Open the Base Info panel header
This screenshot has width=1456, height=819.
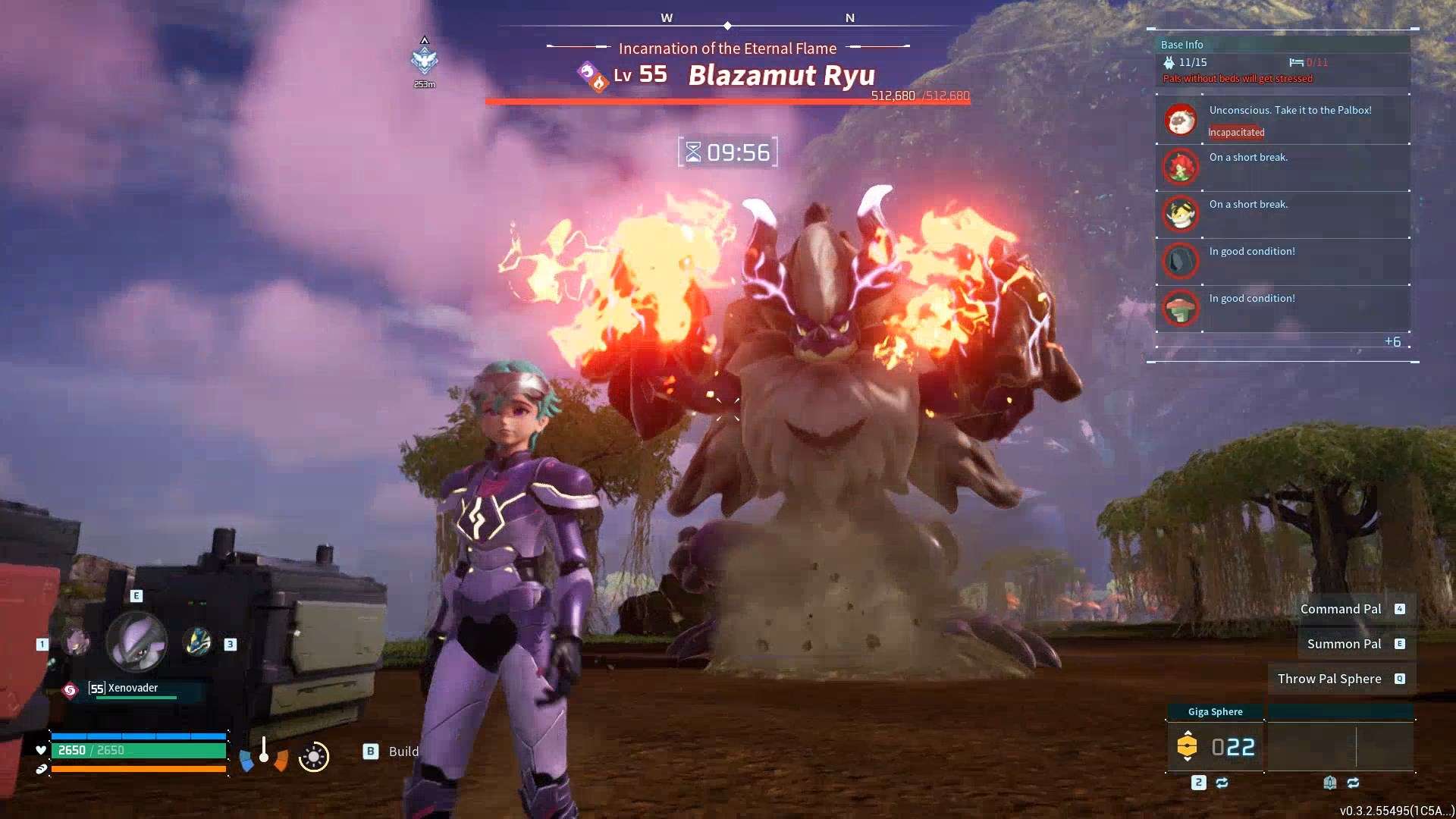click(1181, 45)
